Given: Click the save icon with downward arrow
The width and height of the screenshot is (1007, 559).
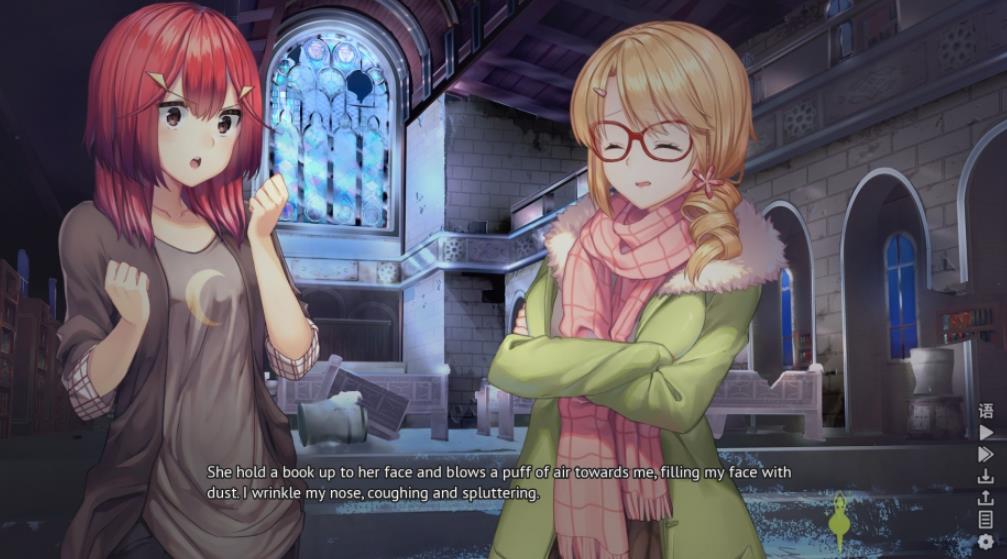Looking at the screenshot, I should pyautogui.click(x=986, y=476).
